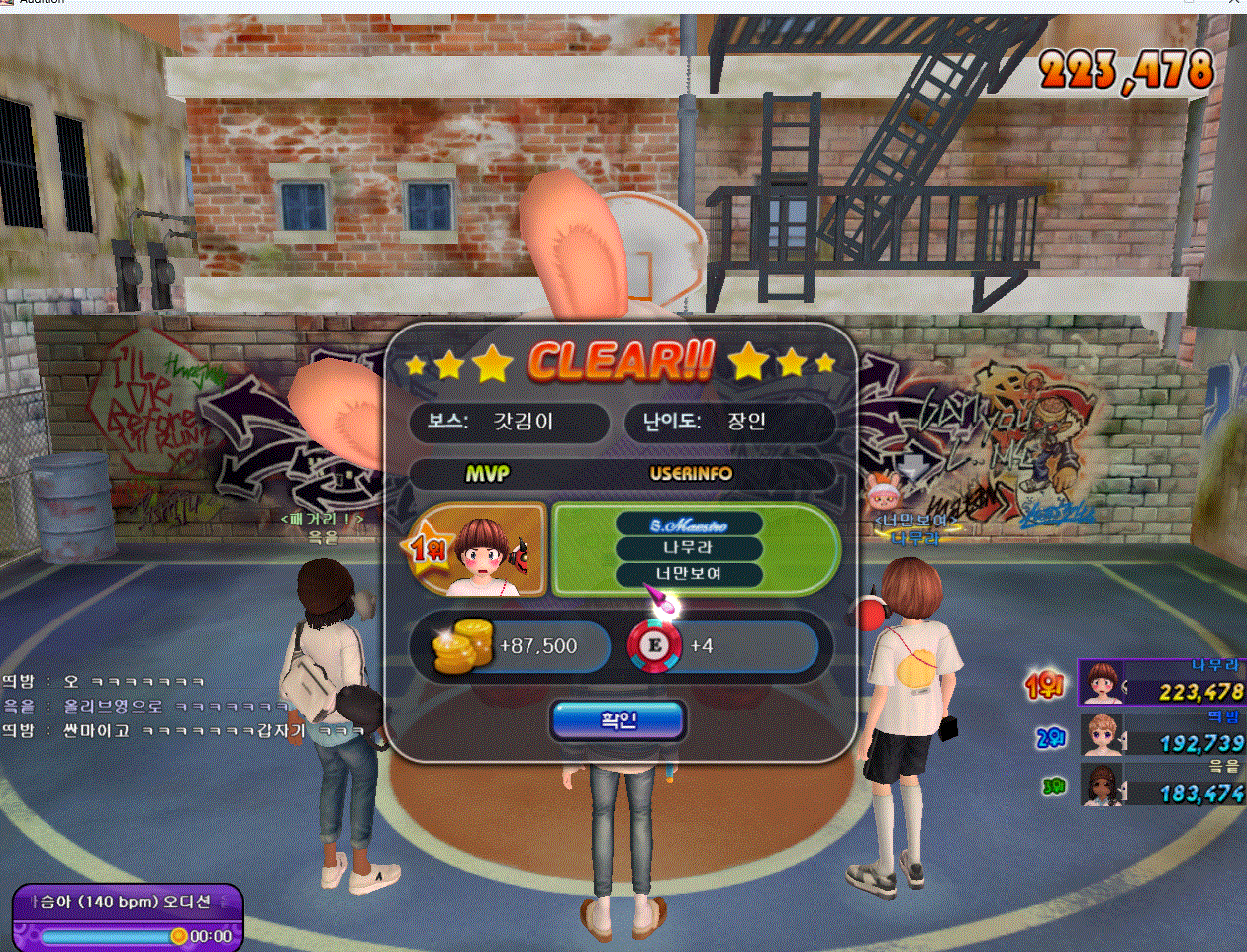The width and height of the screenshot is (1247, 952).
Task: Confirm the clear results with 확인
Action: tap(618, 720)
